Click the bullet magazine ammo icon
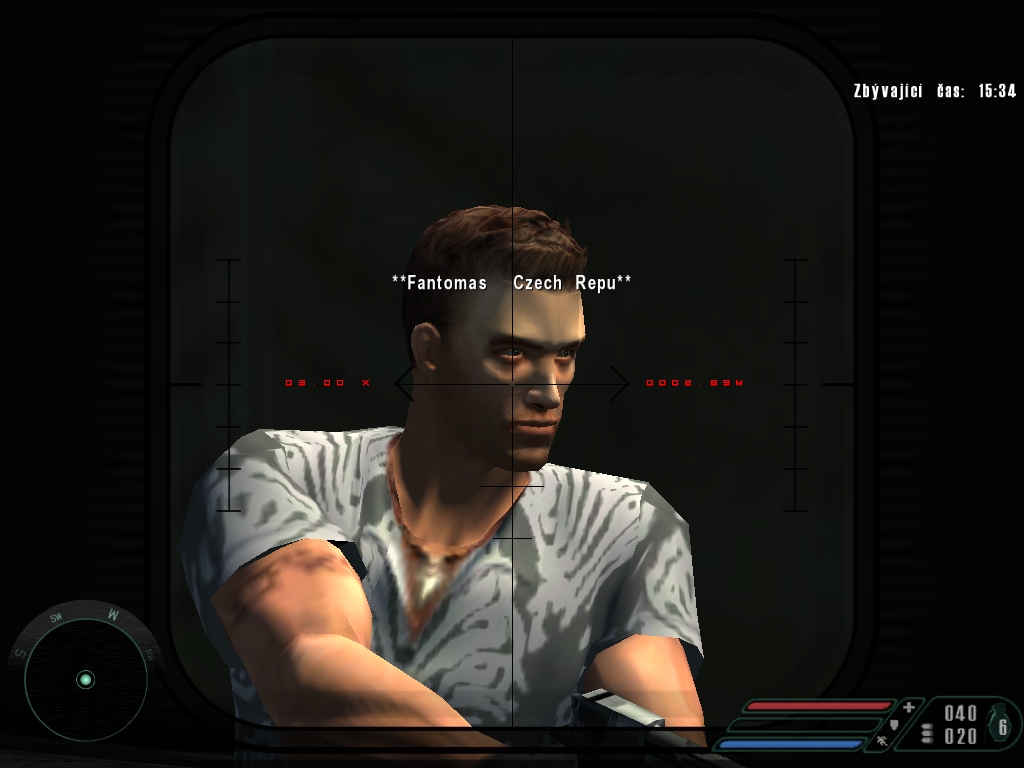The image size is (1024, 768). [927, 733]
